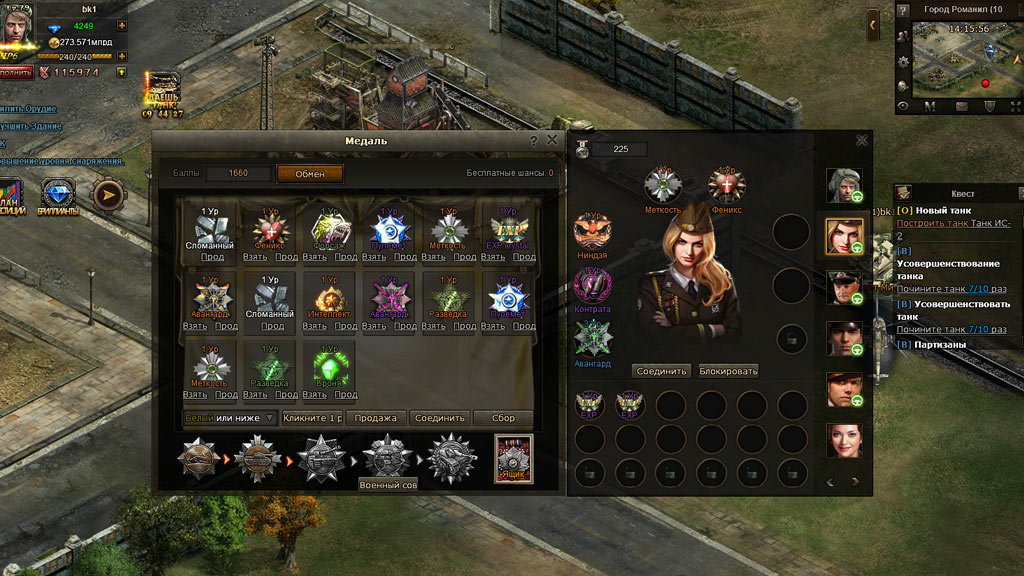1024x576 pixels.
Task: Select the equipped Ниндзя medal
Action: pos(593,231)
